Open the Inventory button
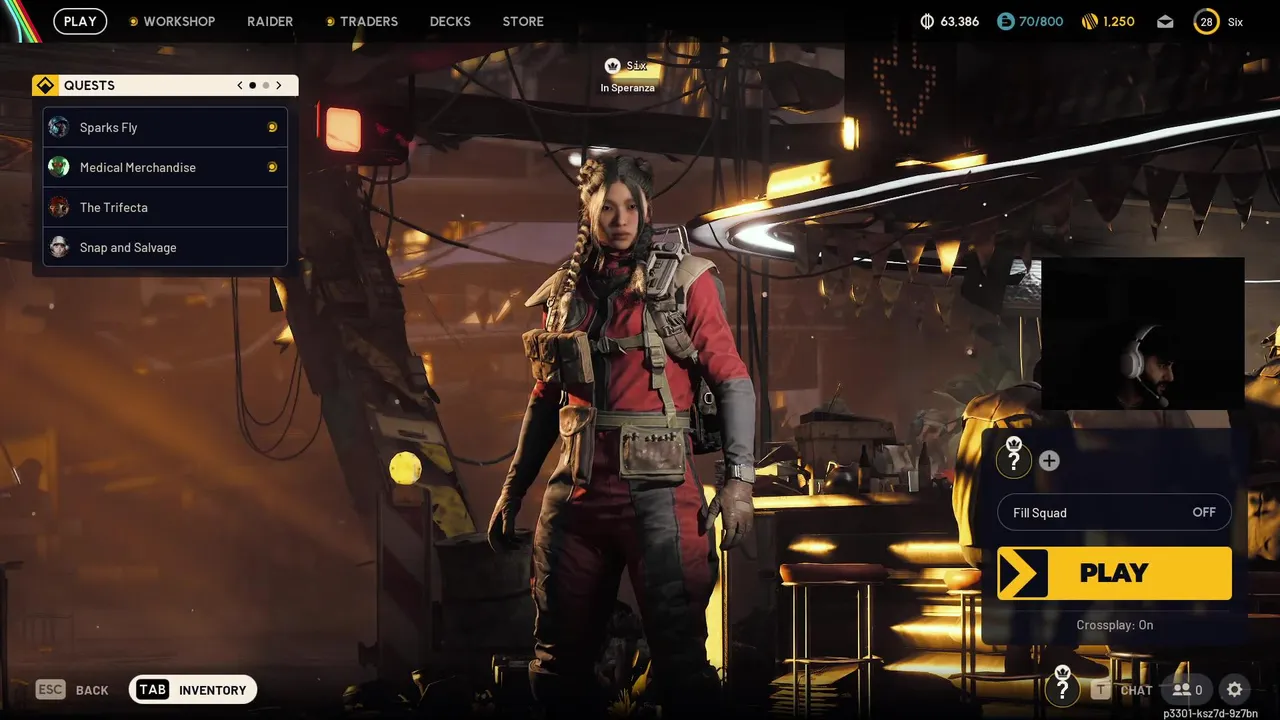 point(193,690)
